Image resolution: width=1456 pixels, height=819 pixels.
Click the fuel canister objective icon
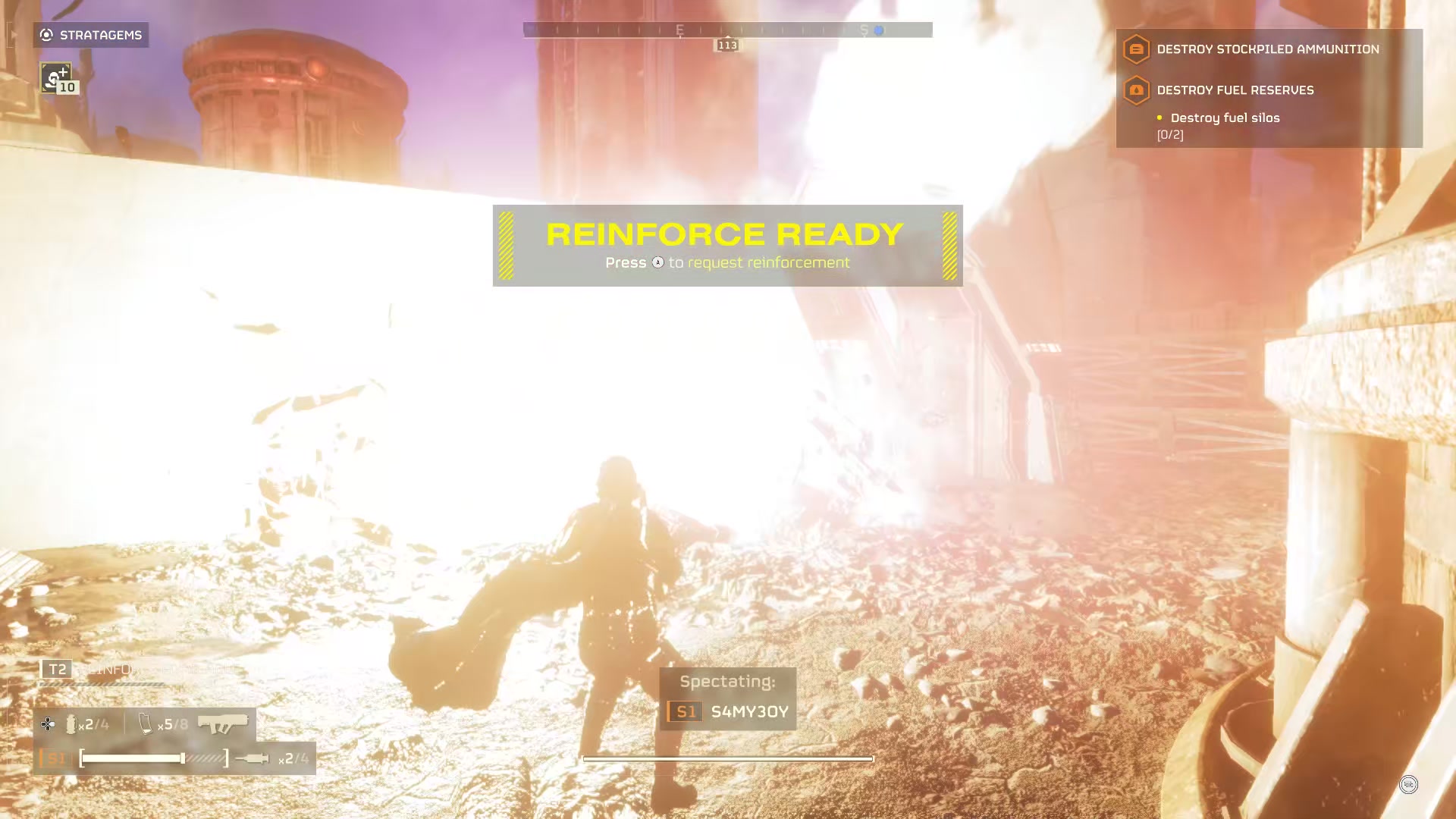tap(1135, 89)
